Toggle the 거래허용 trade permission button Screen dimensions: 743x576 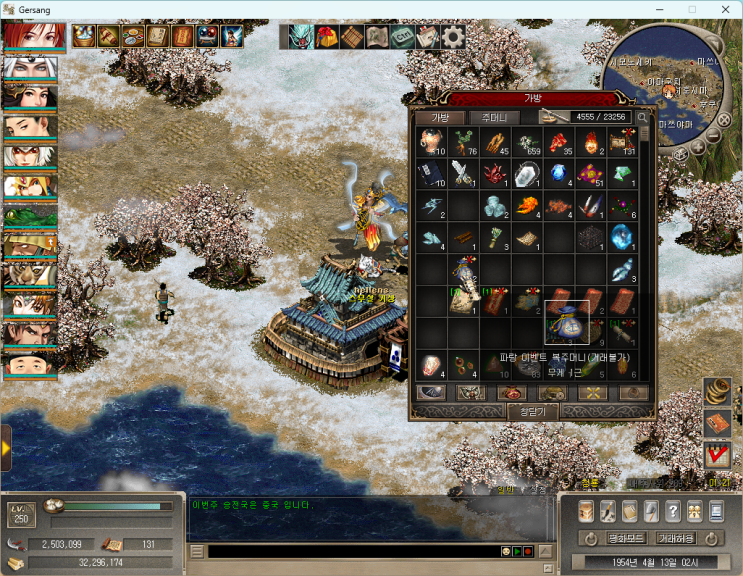674,538
